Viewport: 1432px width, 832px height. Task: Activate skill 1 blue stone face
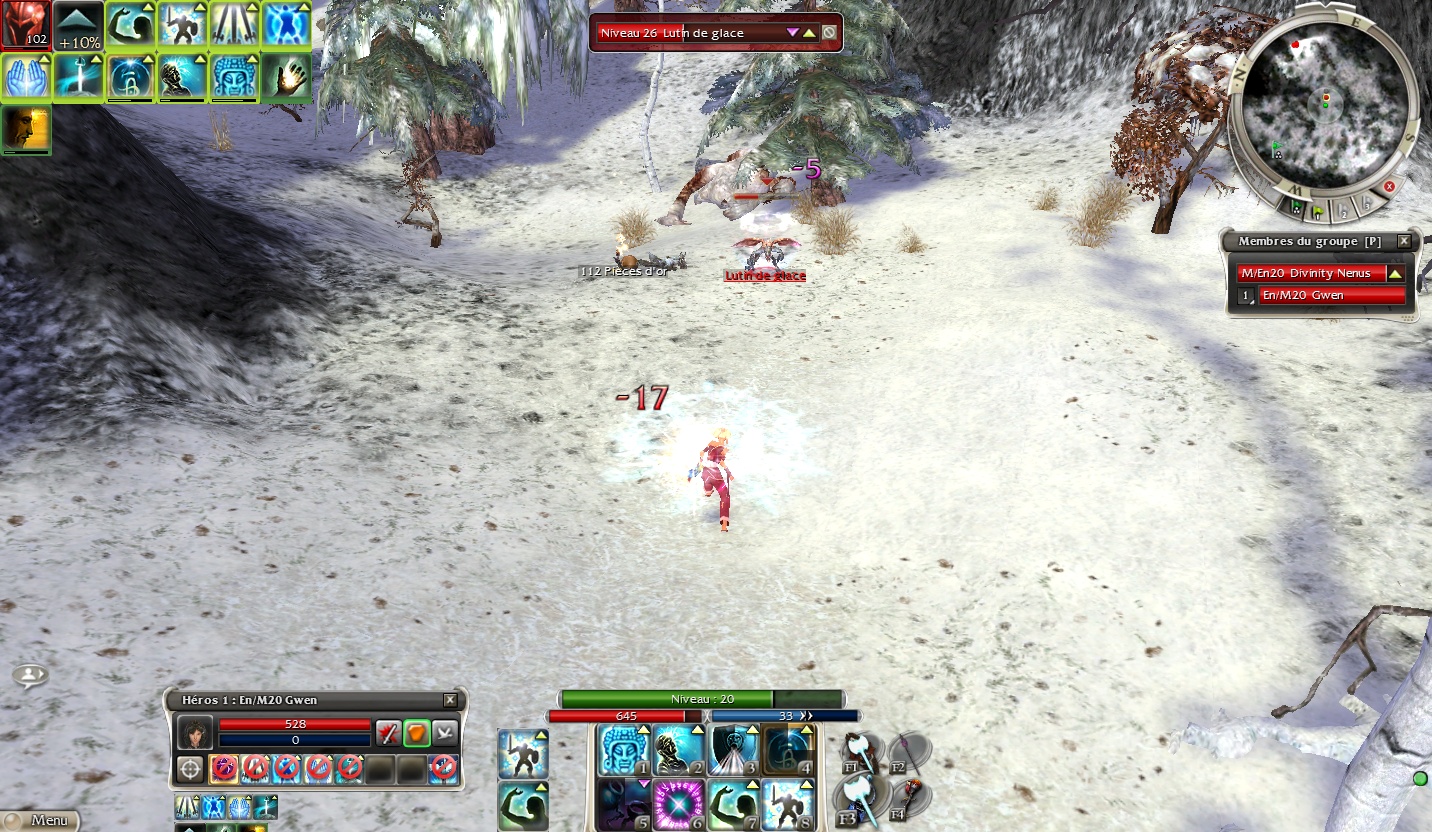[x=621, y=749]
